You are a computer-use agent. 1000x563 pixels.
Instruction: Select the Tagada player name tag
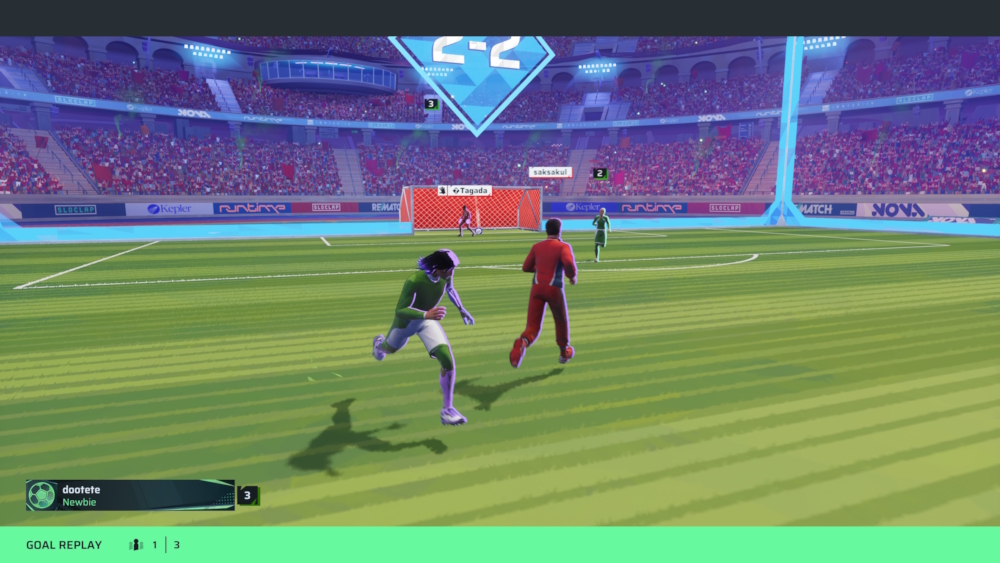click(465, 190)
